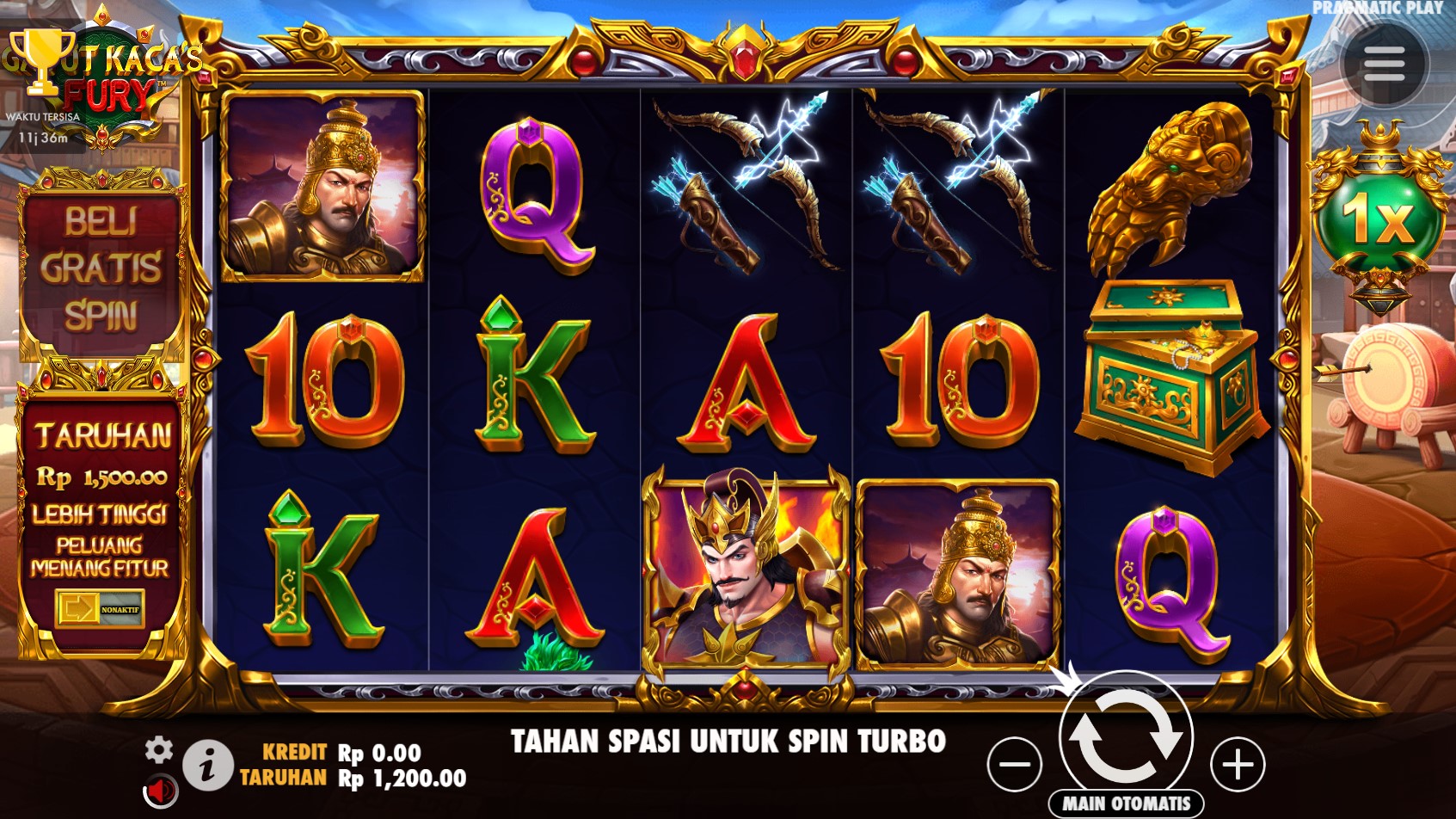This screenshot has height=819, width=1456.
Task: Decrease the bet with the minus button
Action: coord(1015,764)
